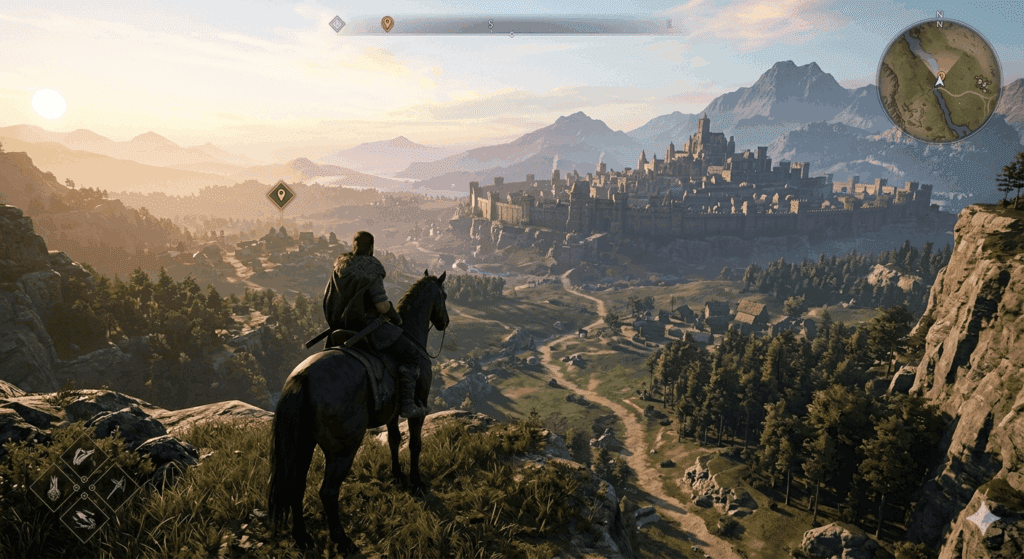Choose the arrow bundle quick slot
The image size is (1024, 559).
pos(85,519)
